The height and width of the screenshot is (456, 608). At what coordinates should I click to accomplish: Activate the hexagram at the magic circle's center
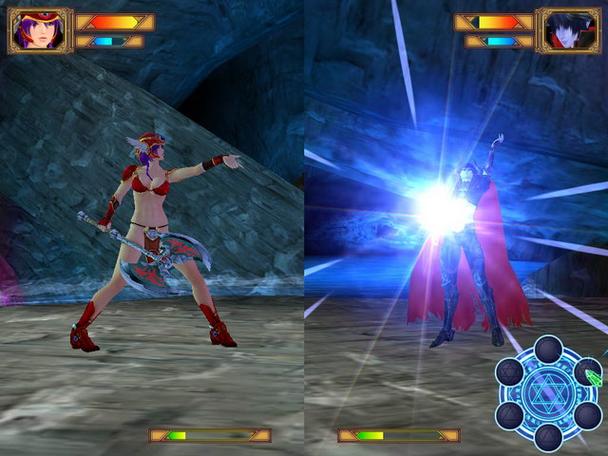click(548, 393)
